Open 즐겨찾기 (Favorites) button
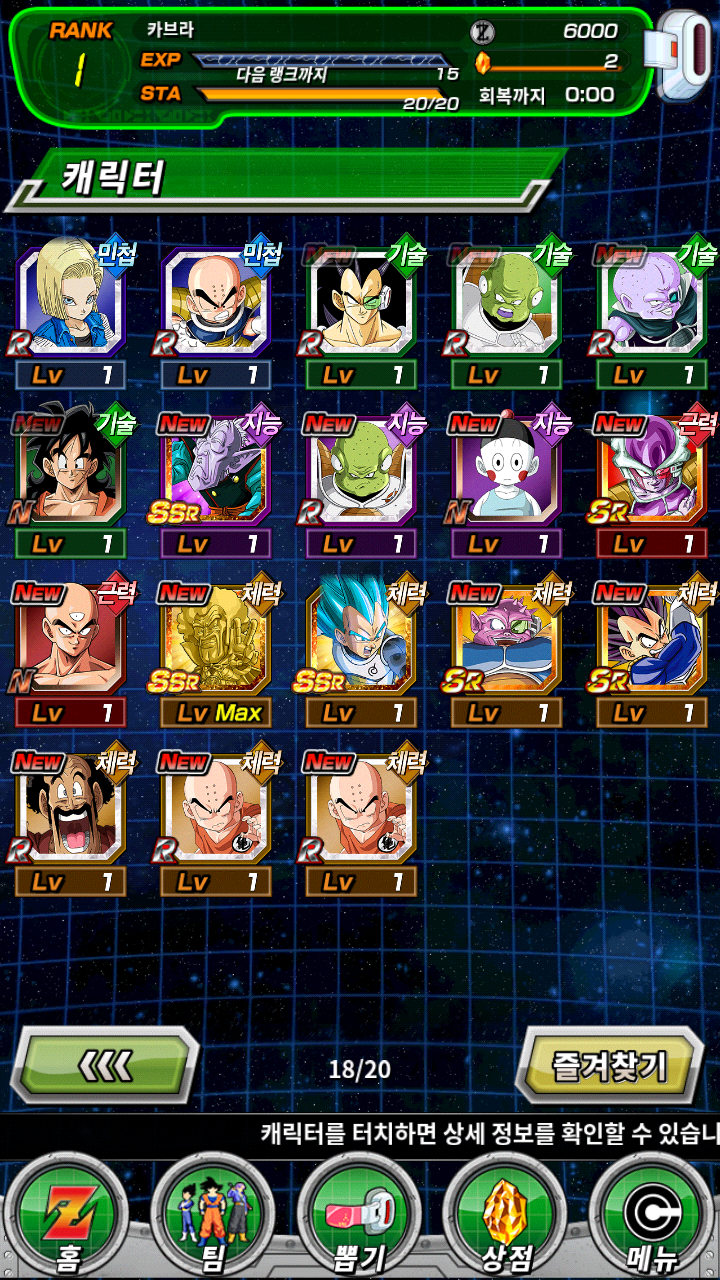 coord(609,1066)
